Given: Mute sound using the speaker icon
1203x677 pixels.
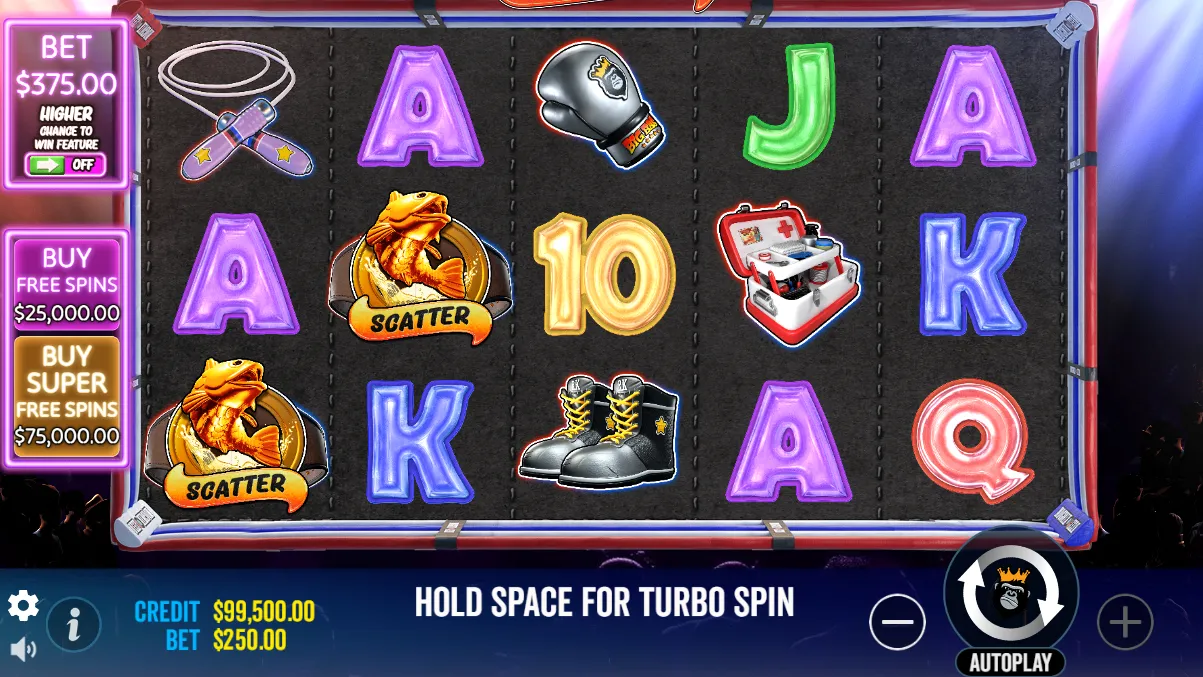Looking at the screenshot, I should tap(23, 650).
